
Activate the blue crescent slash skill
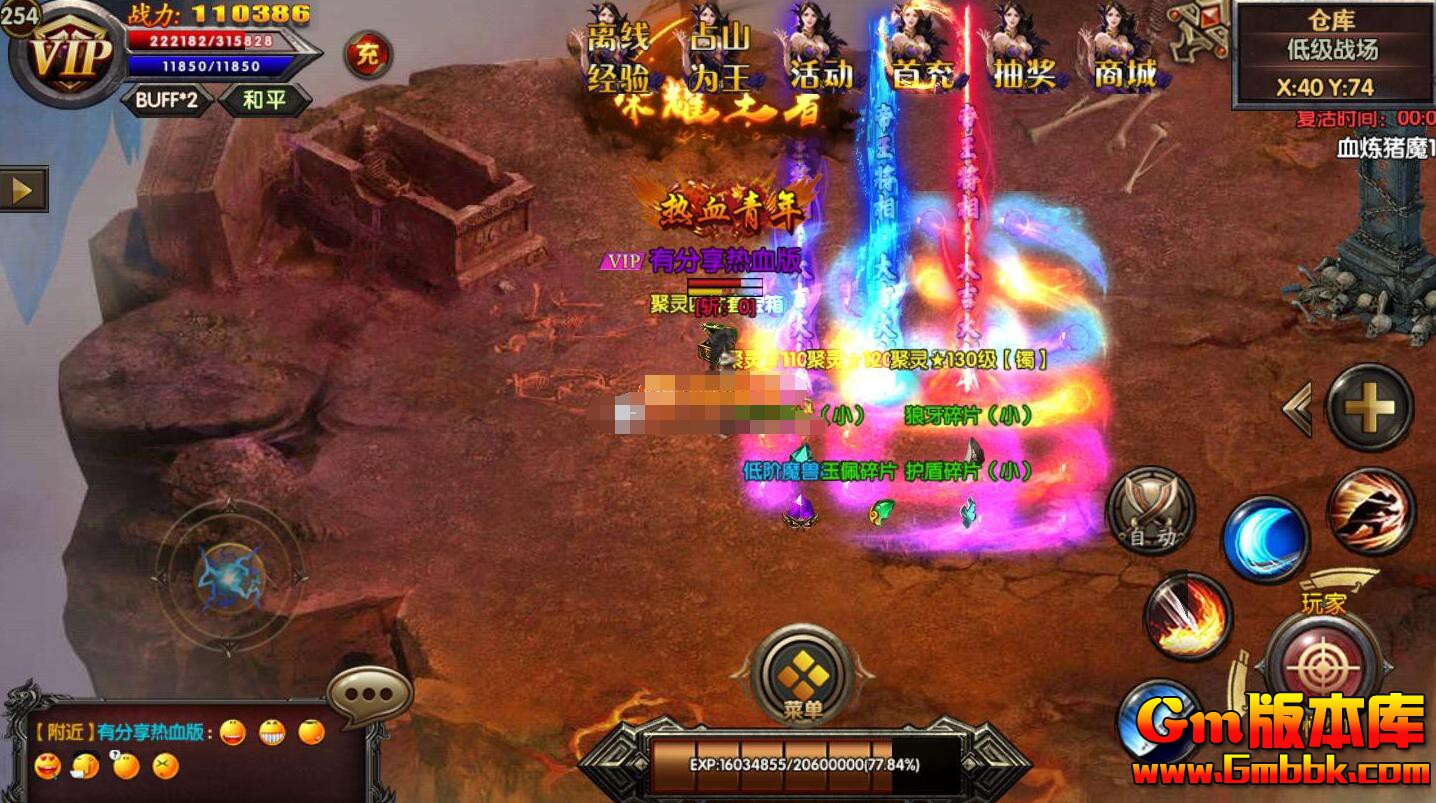click(x=1265, y=541)
